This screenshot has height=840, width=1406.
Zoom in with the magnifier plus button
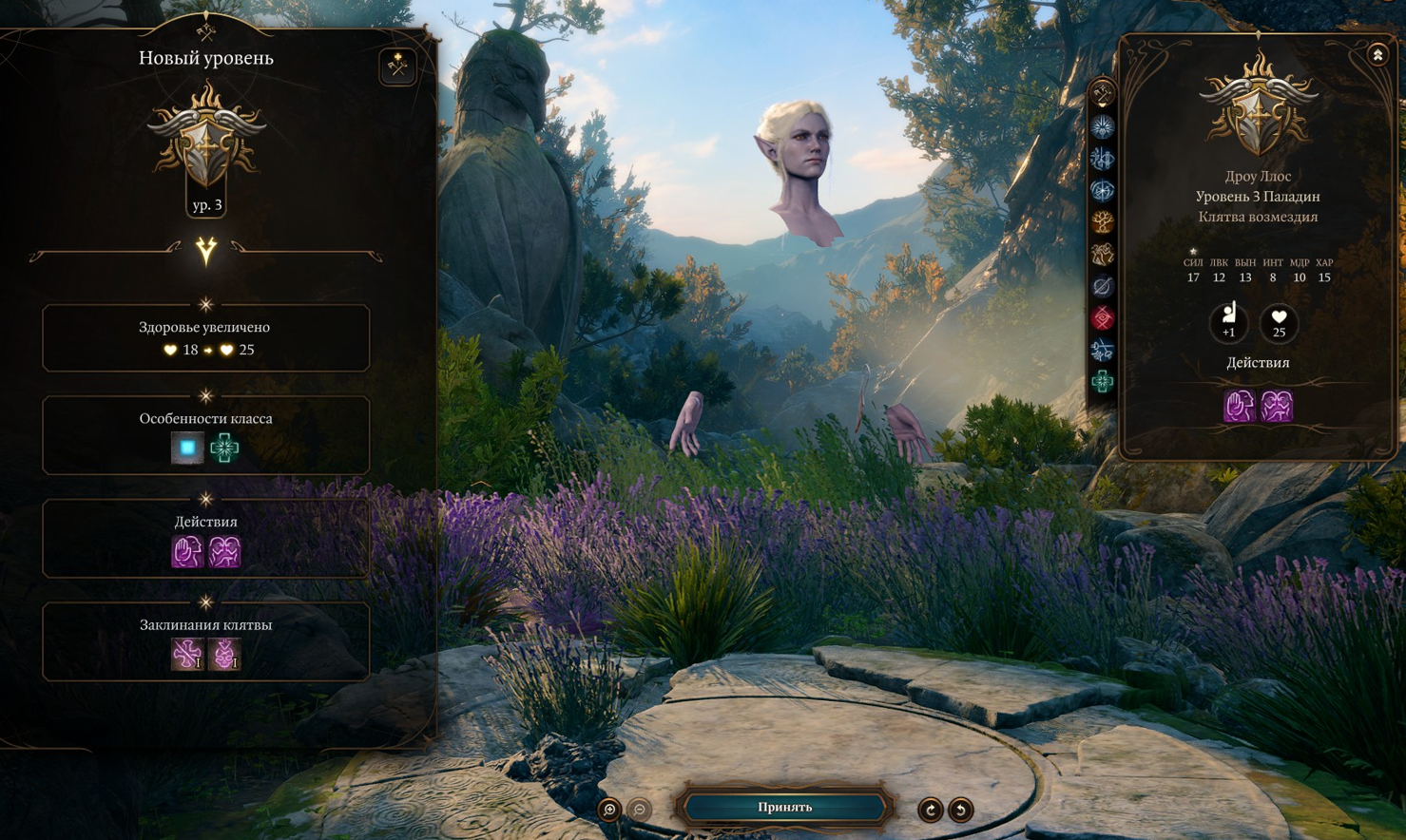609,810
